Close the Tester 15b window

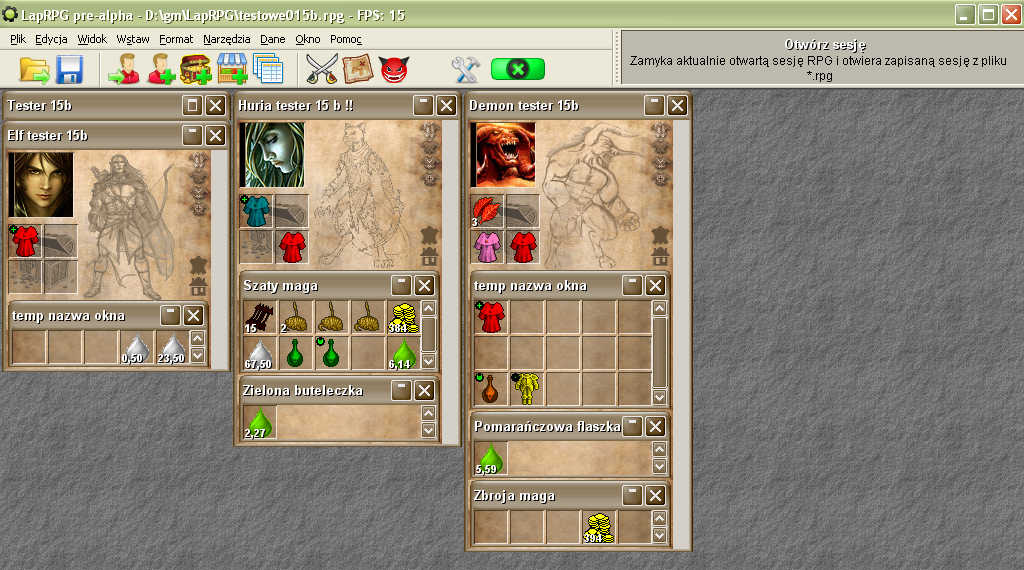click(215, 106)
